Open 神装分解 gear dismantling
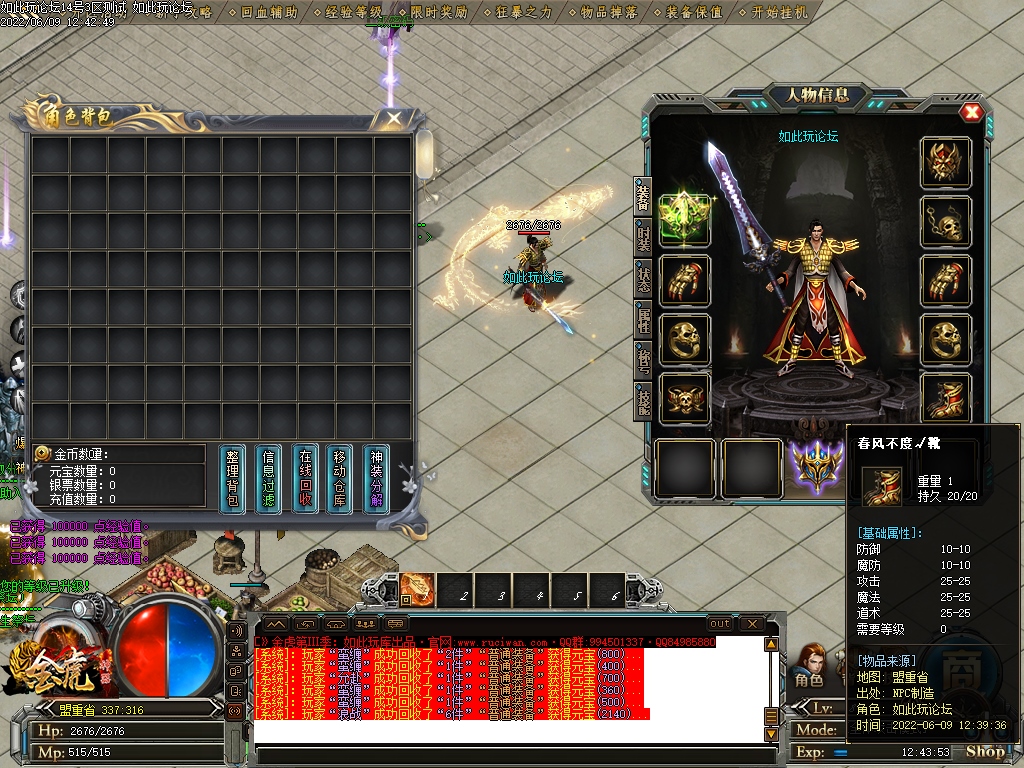 coord(376,479)
